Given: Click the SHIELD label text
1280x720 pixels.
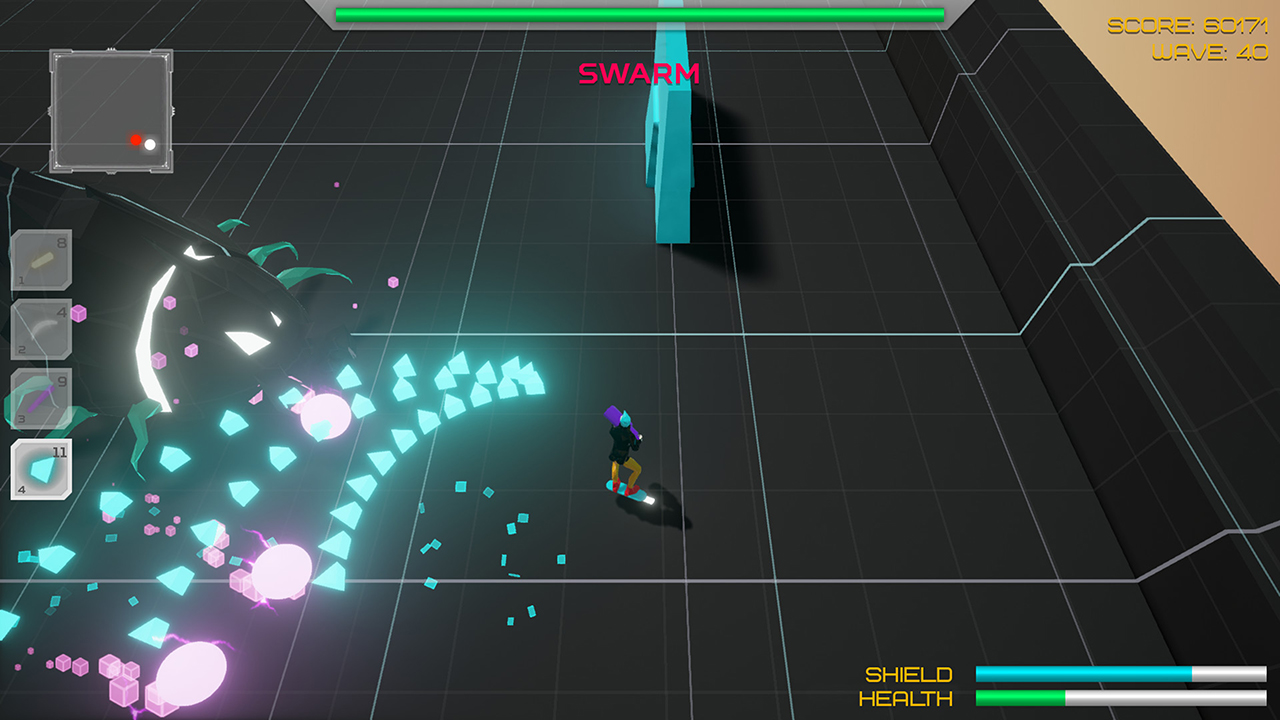Looking at the screenshot, I should click(911, 673).
